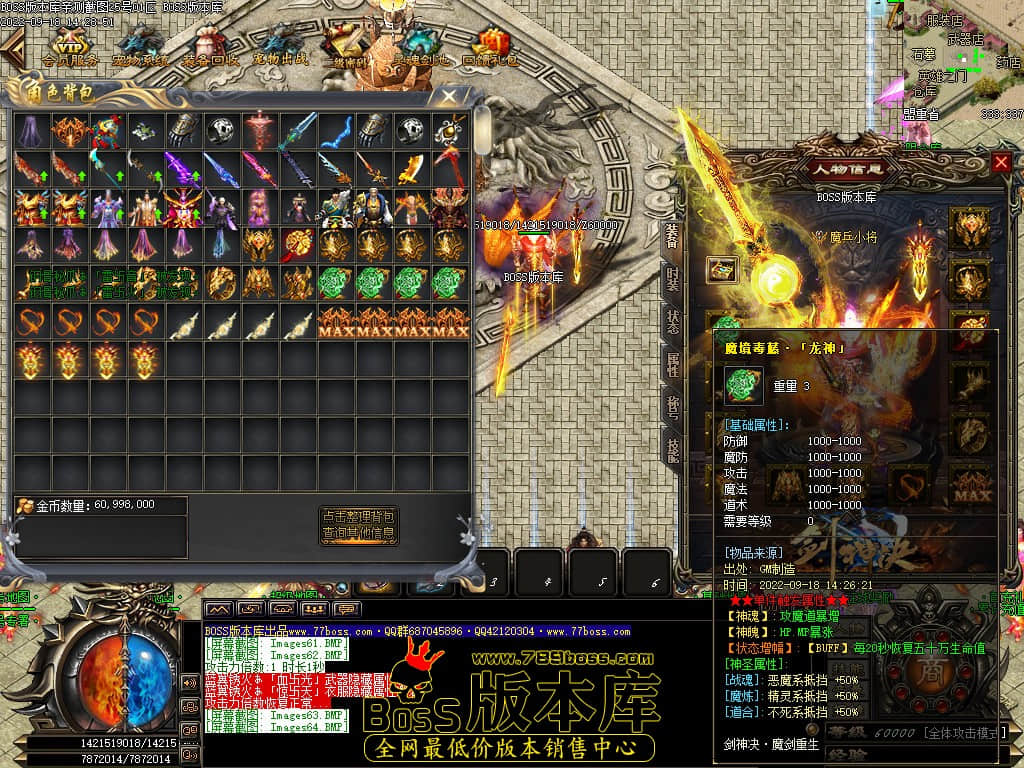Select the MAX item in character equipment
The image size is (1024, 768).
point(968,486)
